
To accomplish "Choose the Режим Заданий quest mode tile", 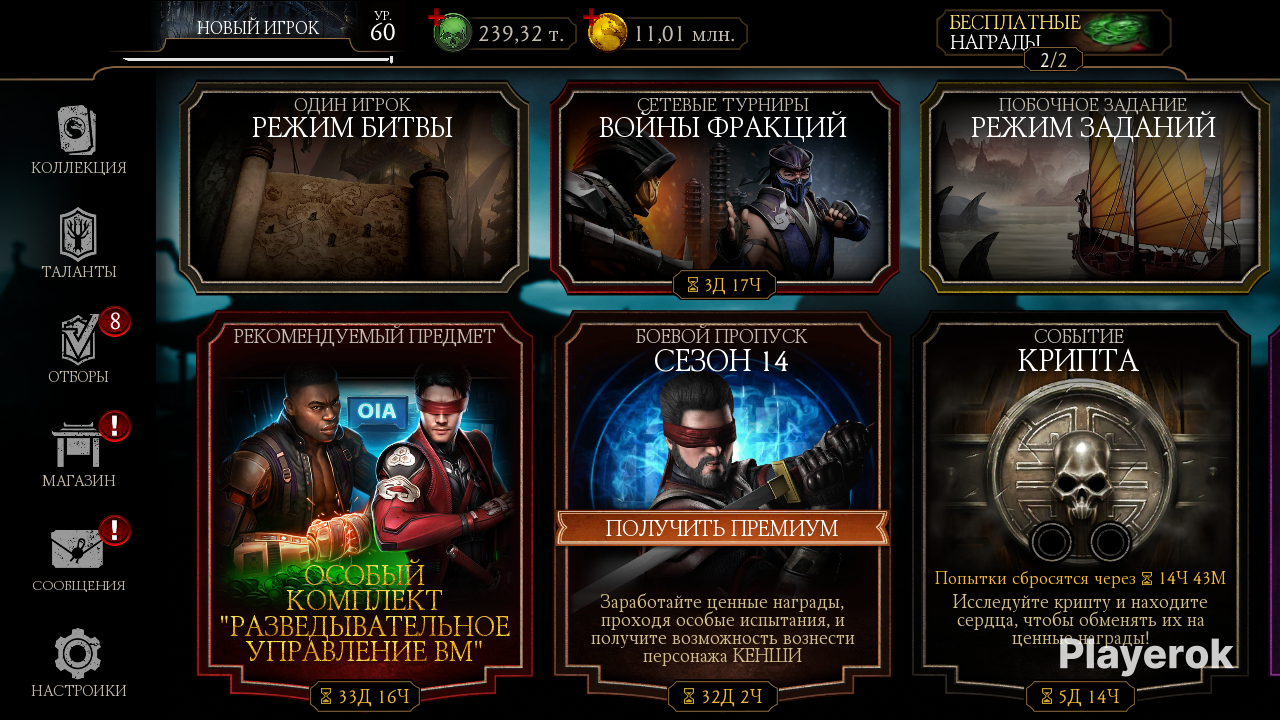I will 1092,190.
